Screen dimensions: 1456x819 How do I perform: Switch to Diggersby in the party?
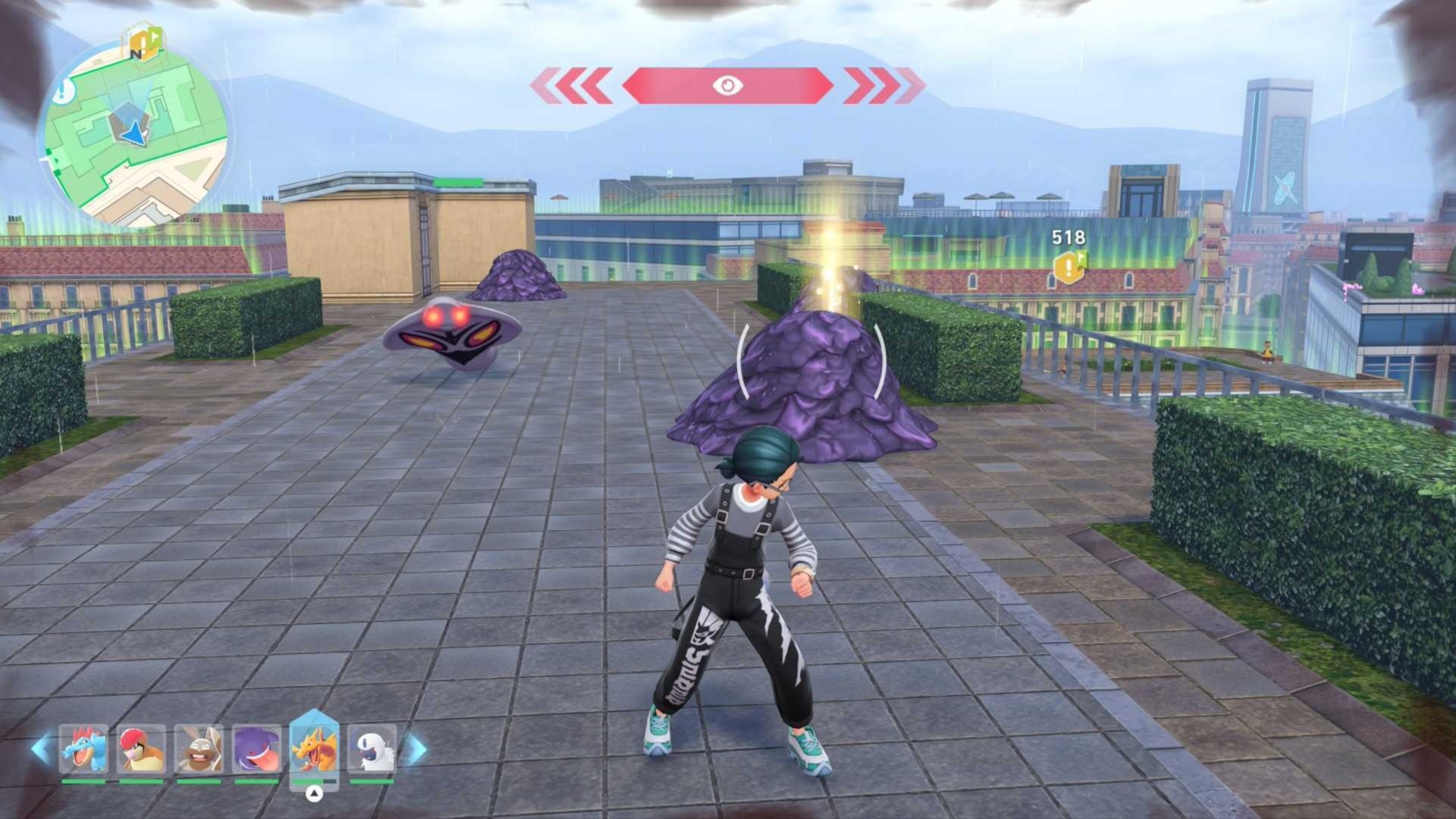[x=199, y=749]
